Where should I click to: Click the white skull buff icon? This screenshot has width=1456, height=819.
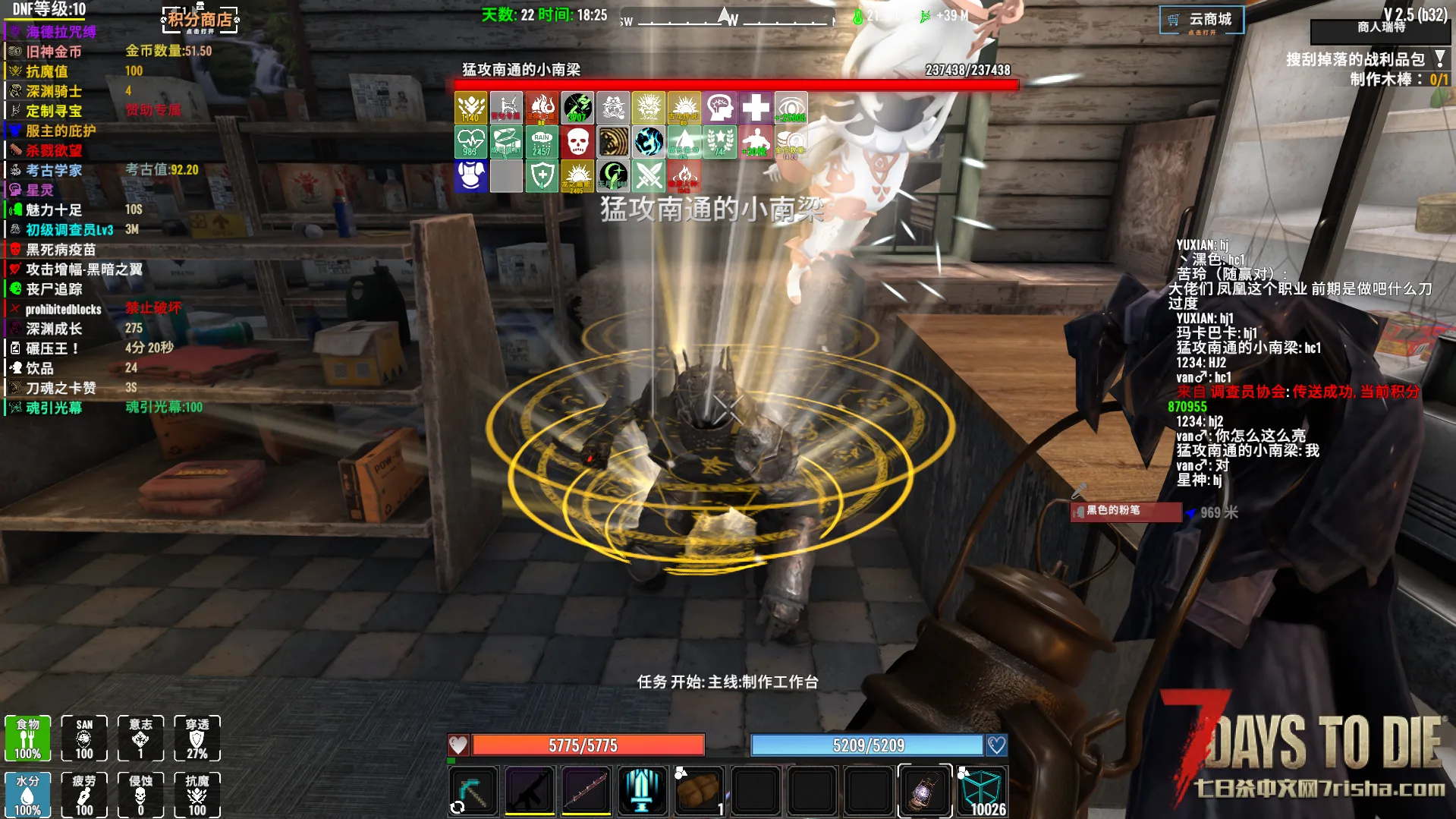(577, 142)
